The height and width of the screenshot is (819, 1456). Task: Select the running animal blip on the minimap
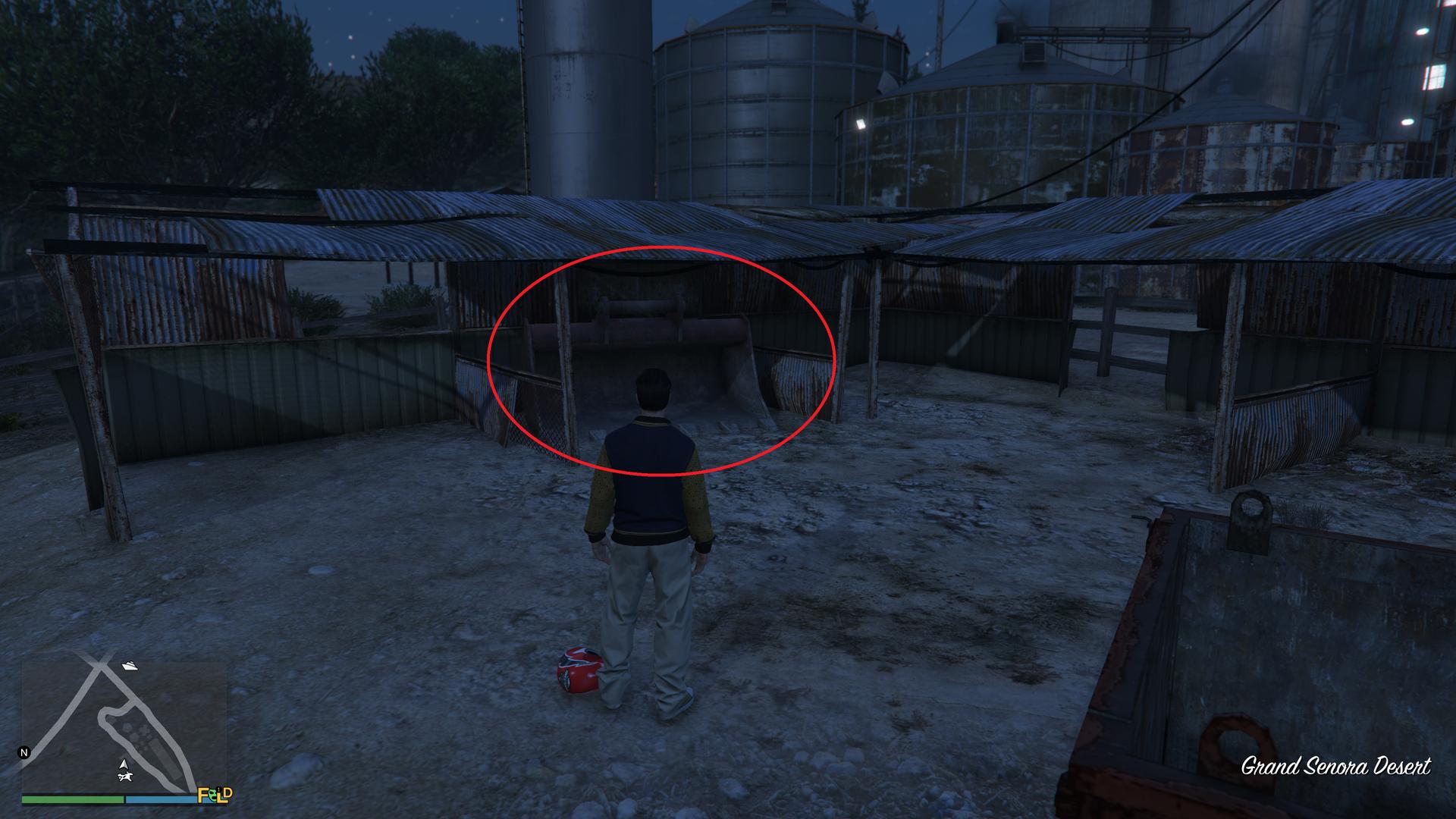(x=126, y=776)
